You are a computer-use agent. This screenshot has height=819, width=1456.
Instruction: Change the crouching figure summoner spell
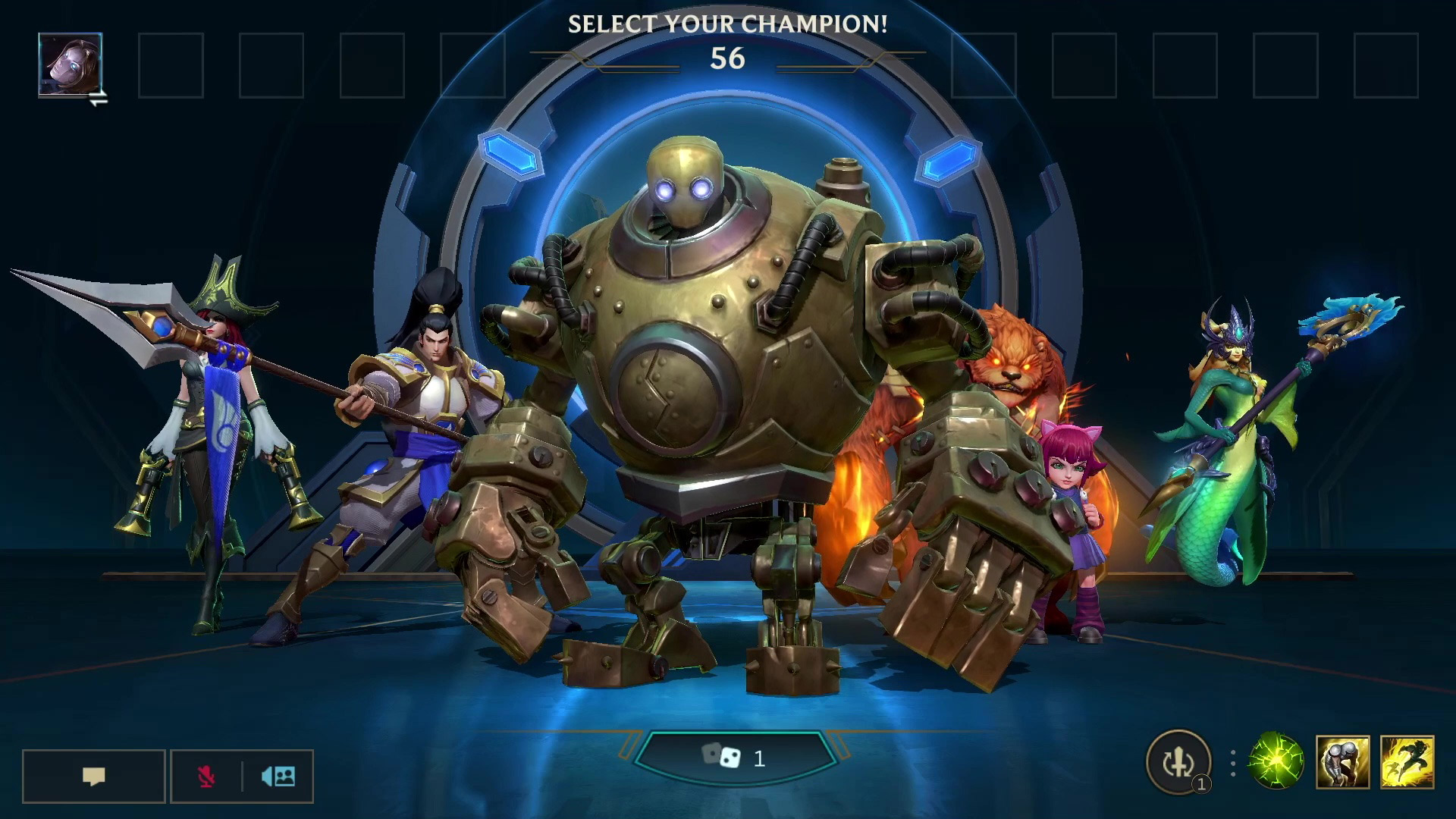tap(1342, 761)
